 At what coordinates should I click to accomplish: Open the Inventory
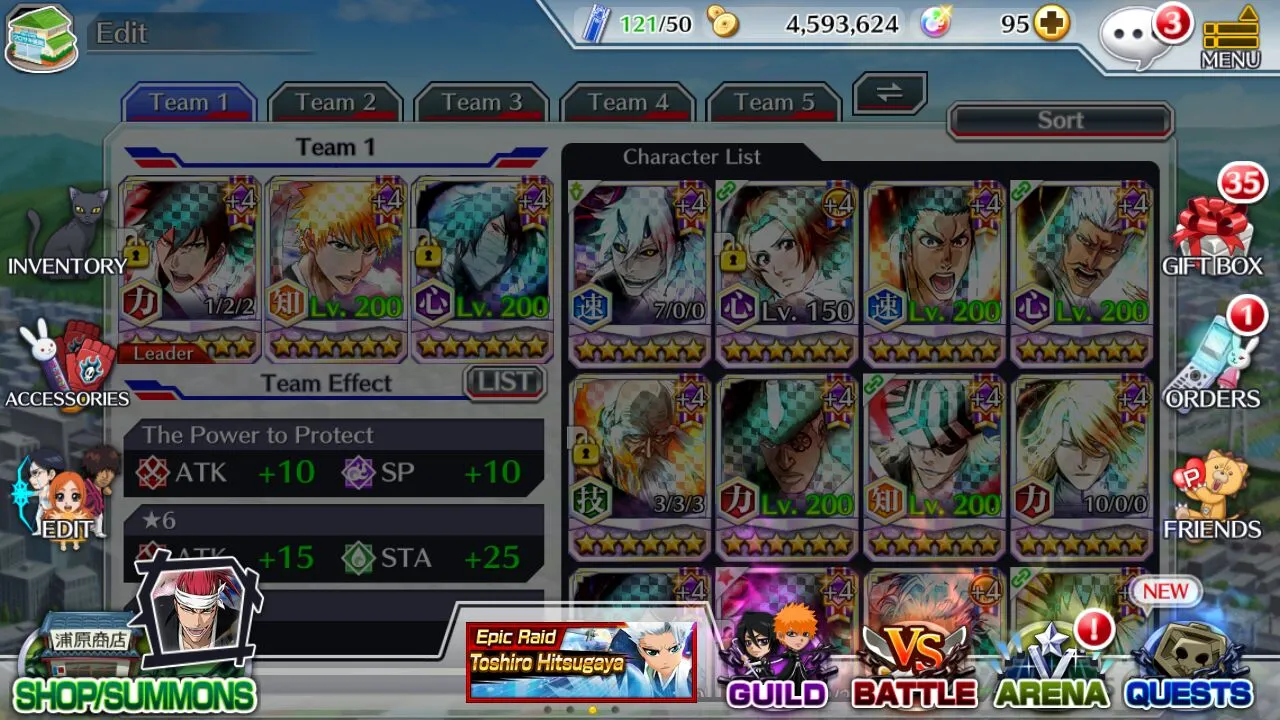coord(68,236)
